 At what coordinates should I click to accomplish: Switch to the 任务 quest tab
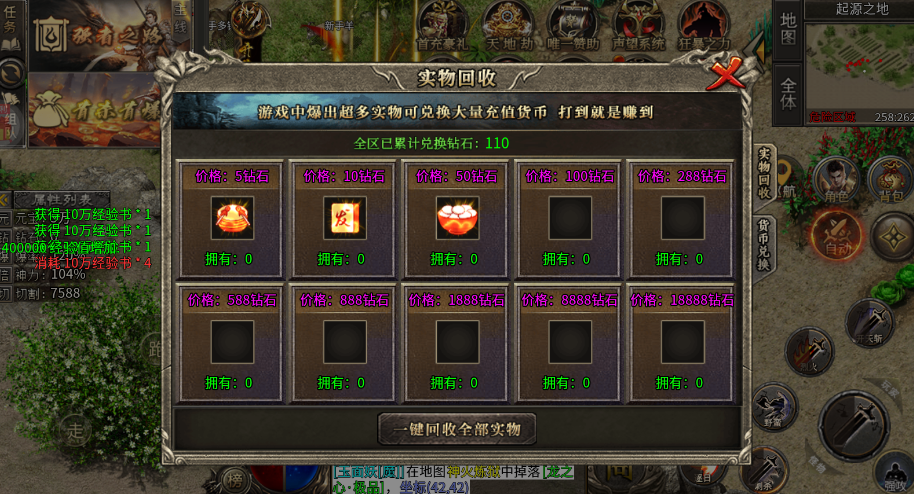point(11,23)
